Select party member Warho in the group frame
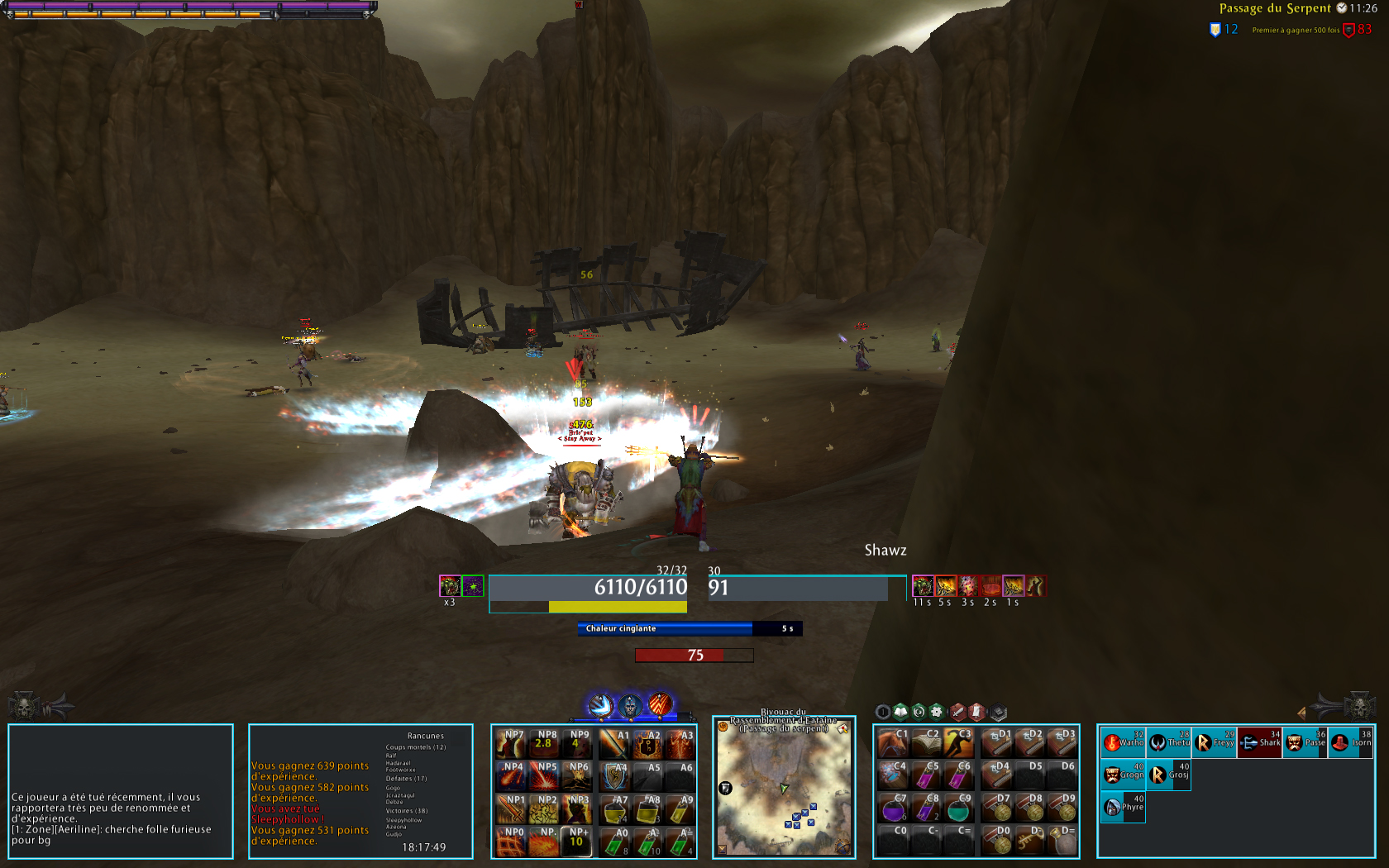The image size is (1389, 868). pos(1124,742)
